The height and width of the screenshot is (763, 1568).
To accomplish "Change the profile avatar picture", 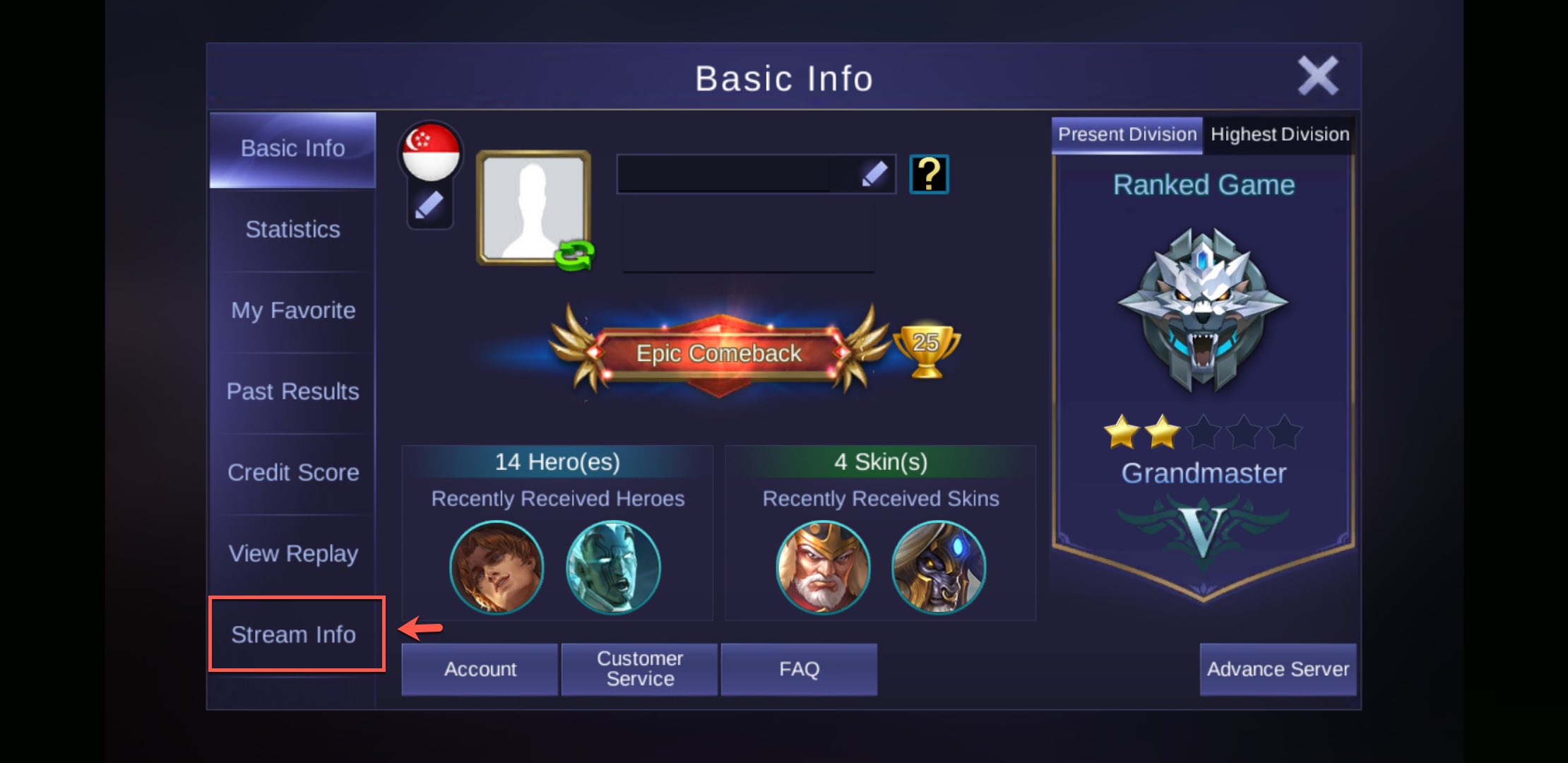I will click(534, 207).
